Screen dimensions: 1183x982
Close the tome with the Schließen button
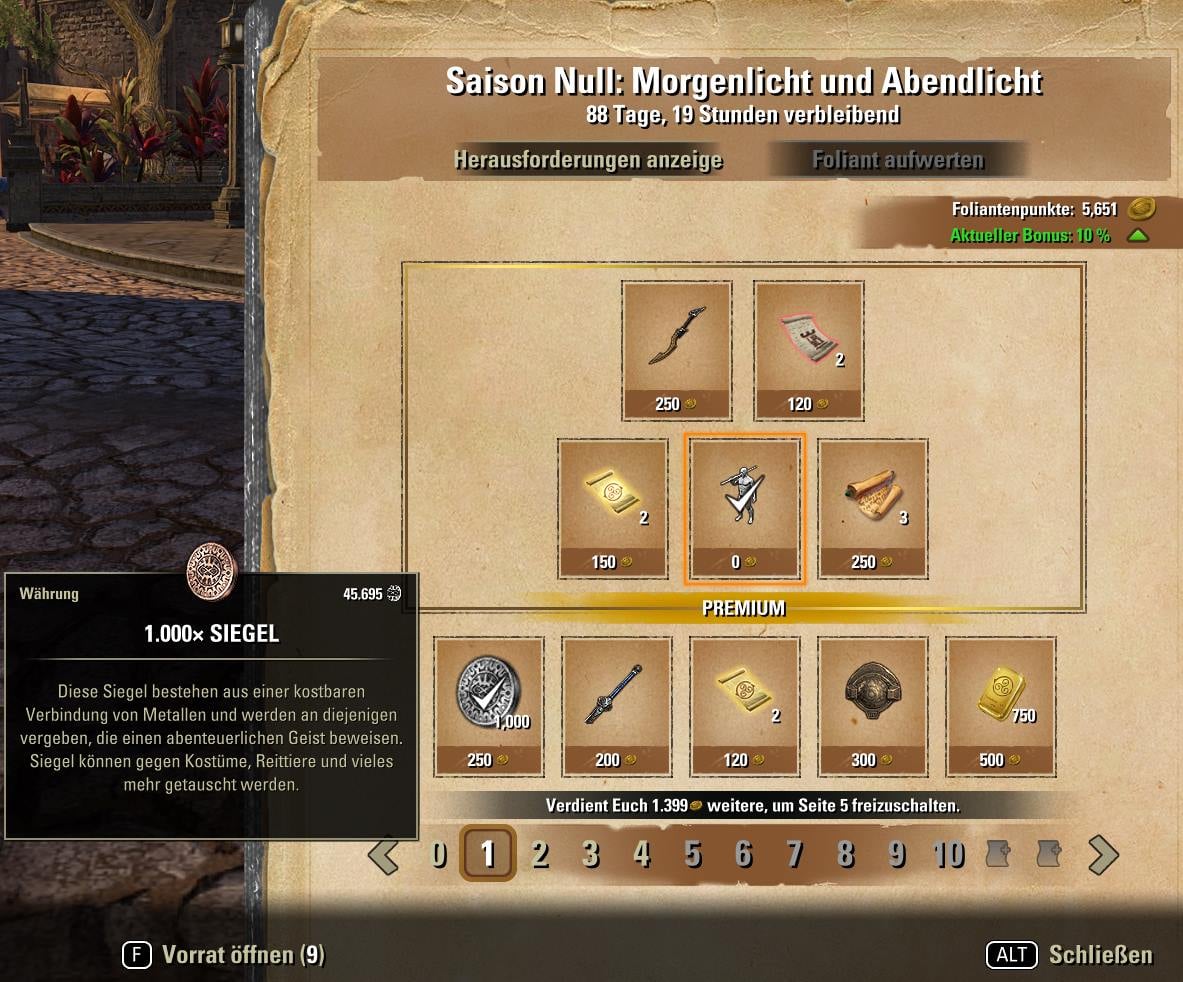[x=1070, y=955]
